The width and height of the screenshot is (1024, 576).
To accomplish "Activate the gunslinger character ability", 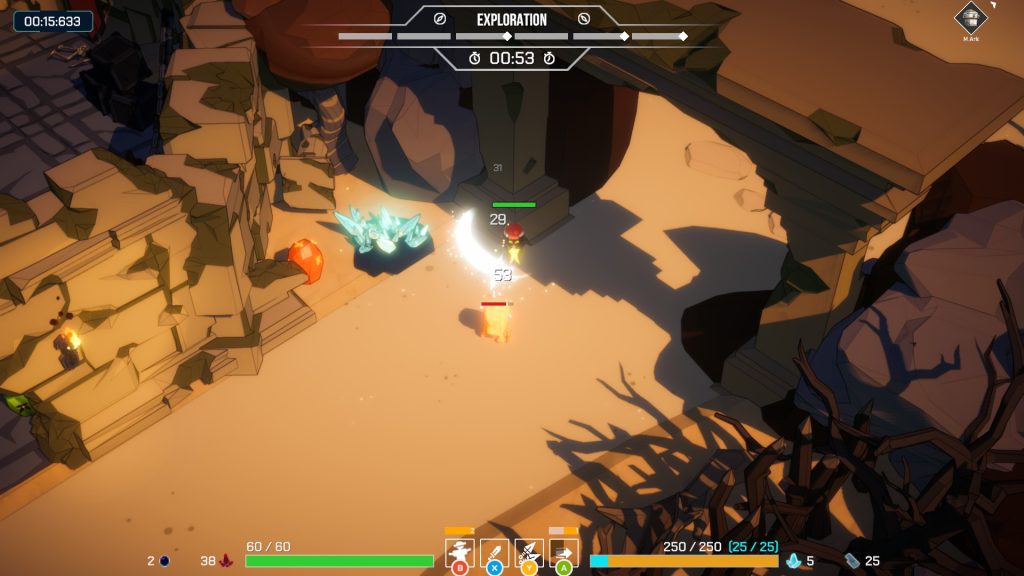I will 460,552.
